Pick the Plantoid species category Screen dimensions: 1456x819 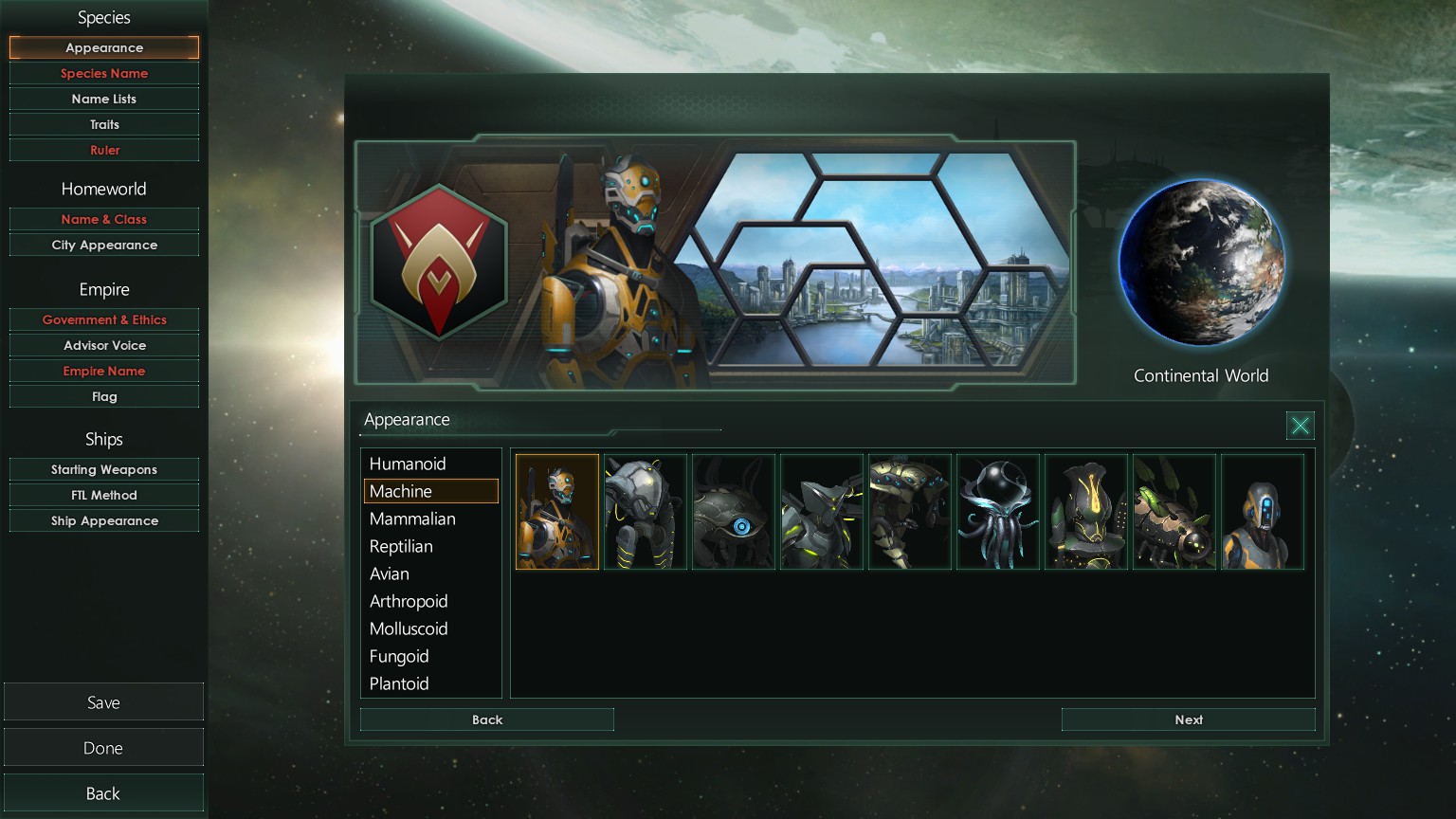pyautogui.click(x=399, y=683)
